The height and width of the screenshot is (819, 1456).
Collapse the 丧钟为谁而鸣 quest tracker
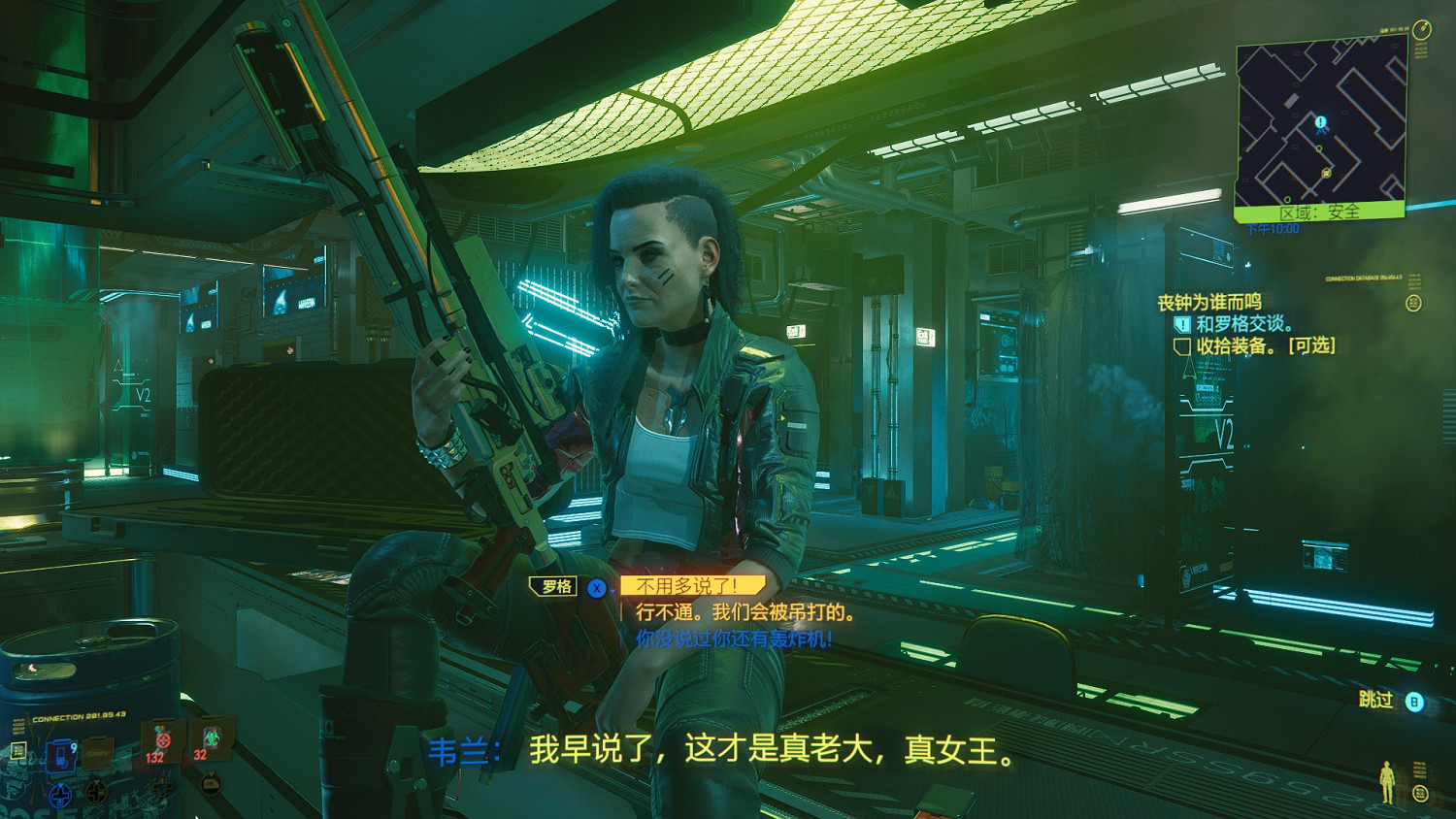pyautogui.click(x=1209, y=301)
